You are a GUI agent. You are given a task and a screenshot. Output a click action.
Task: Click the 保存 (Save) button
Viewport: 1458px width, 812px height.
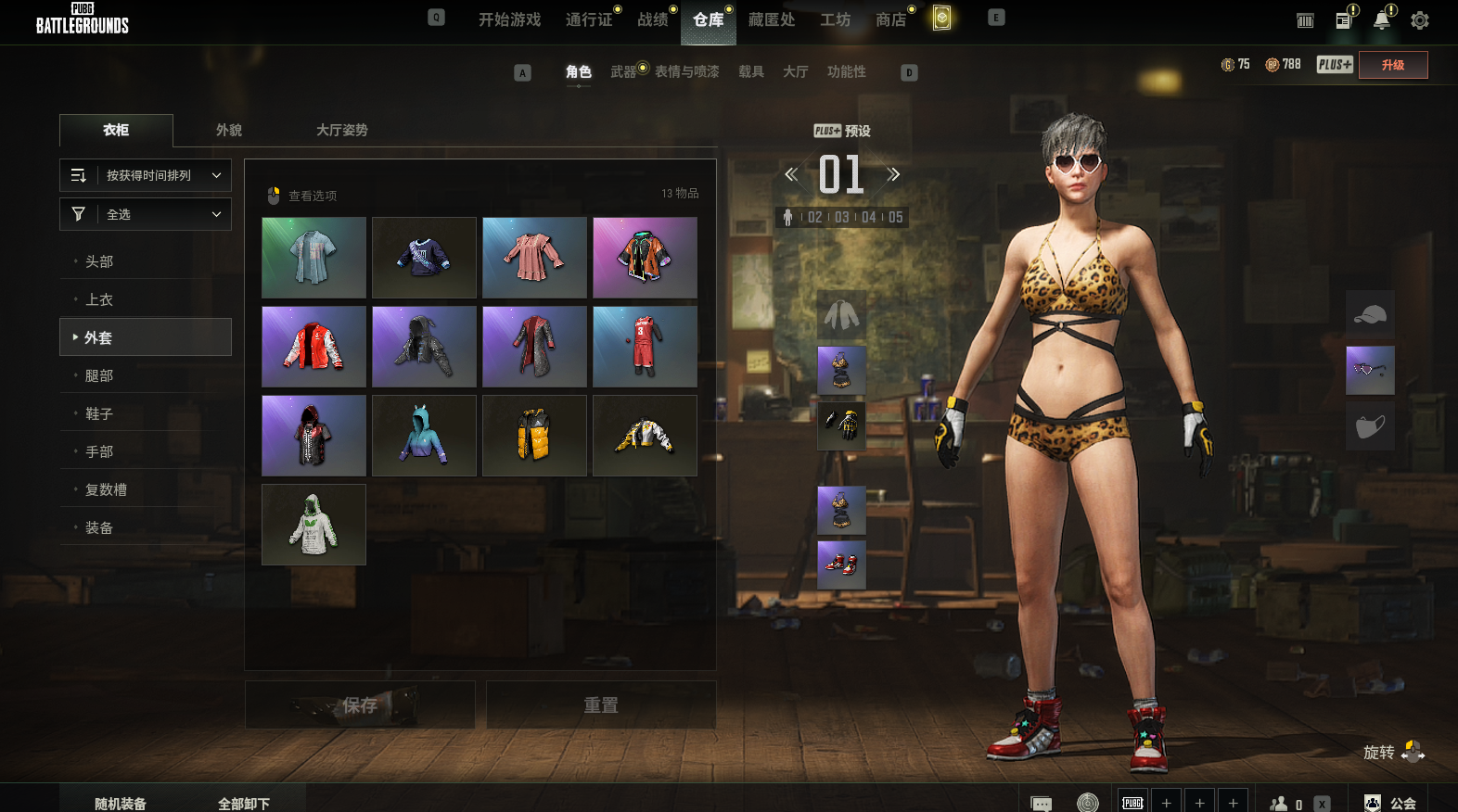click(x=360, y=705)
